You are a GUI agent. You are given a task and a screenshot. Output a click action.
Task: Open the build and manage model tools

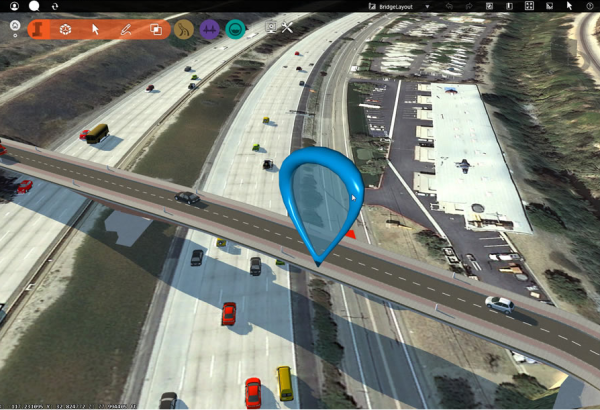(x=66, y=30)
